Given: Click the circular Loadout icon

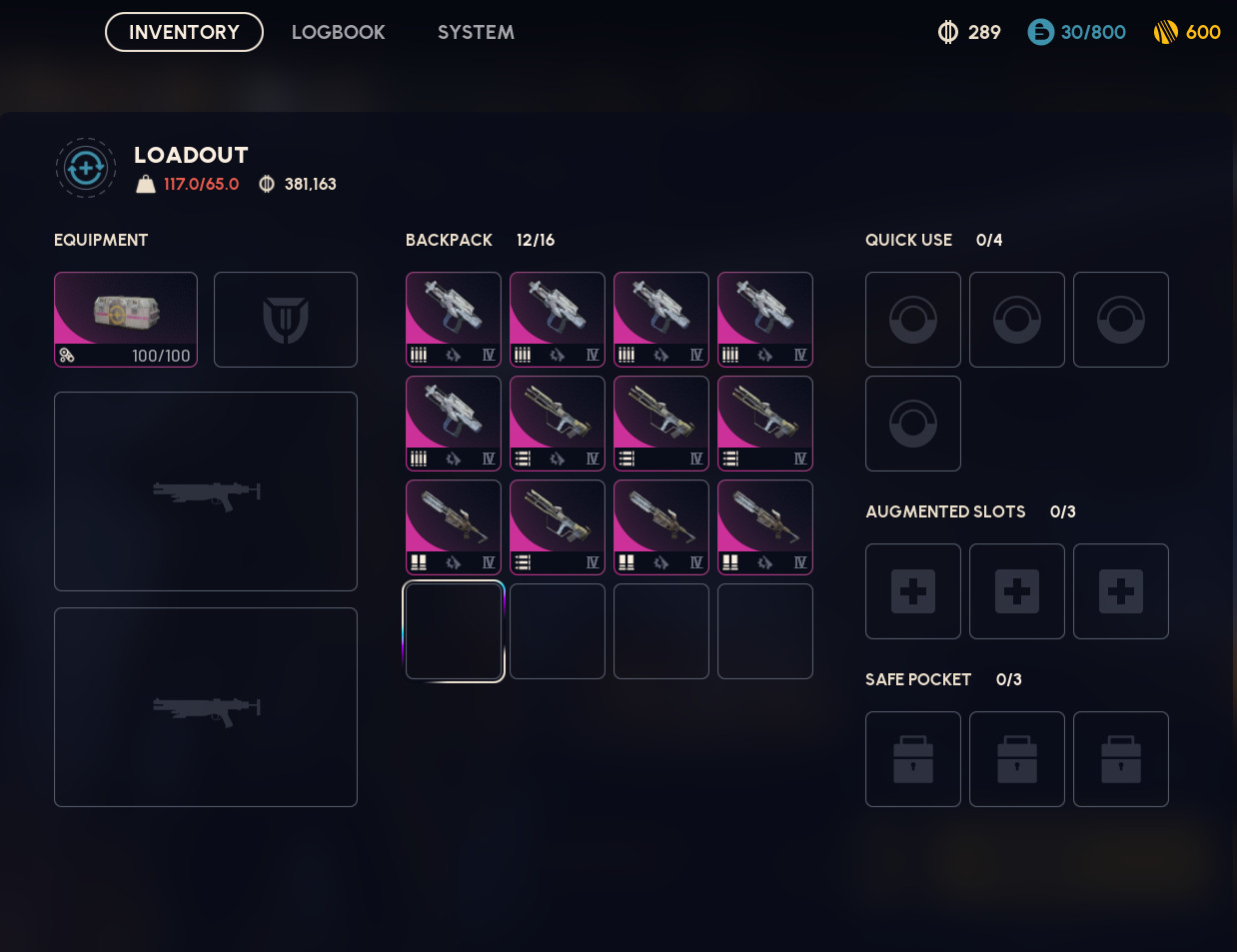Looking at the screenshot, I should [86, 168].
